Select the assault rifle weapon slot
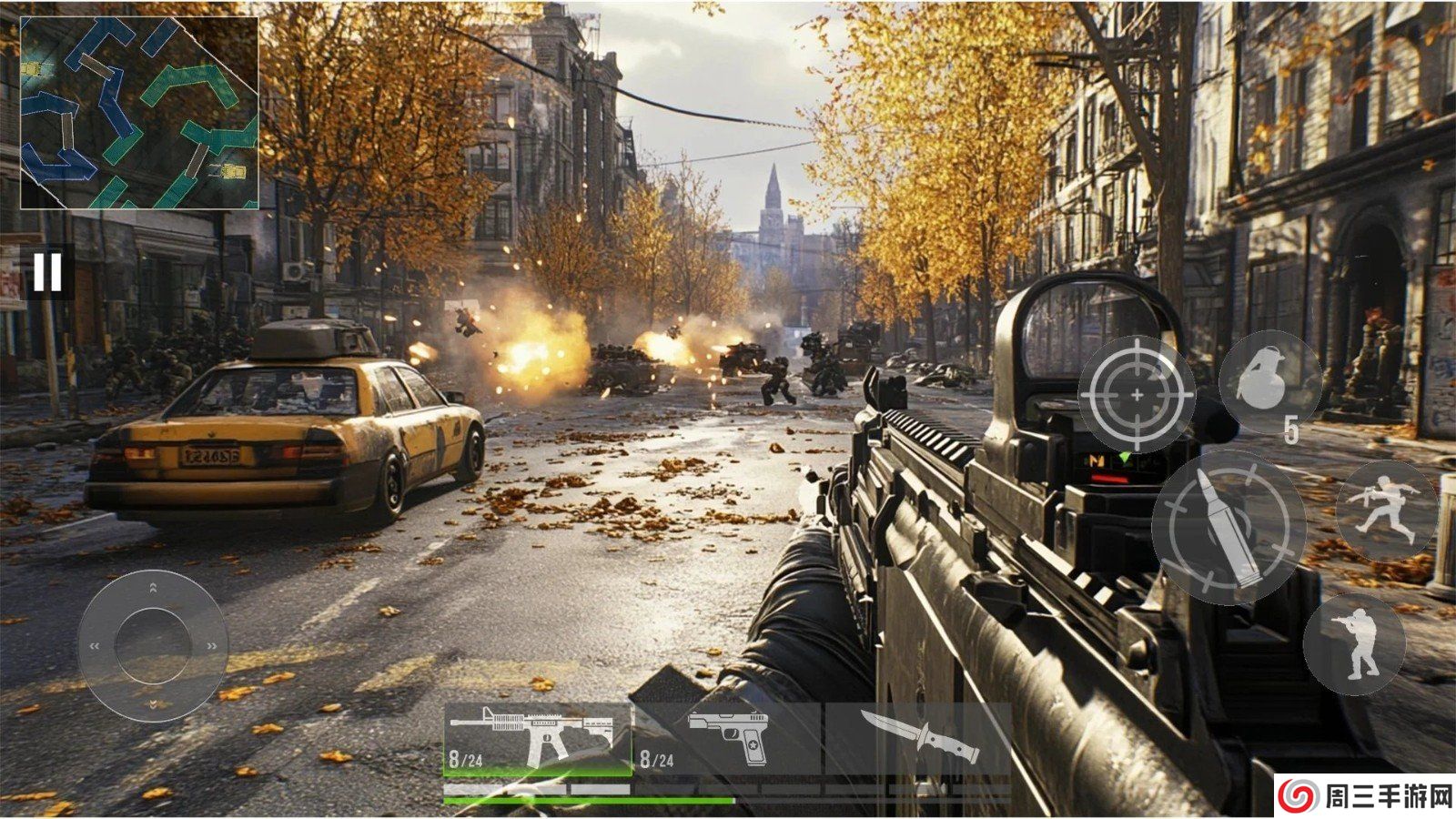This screenshot has width=1456, height=819. click(538, 739)
